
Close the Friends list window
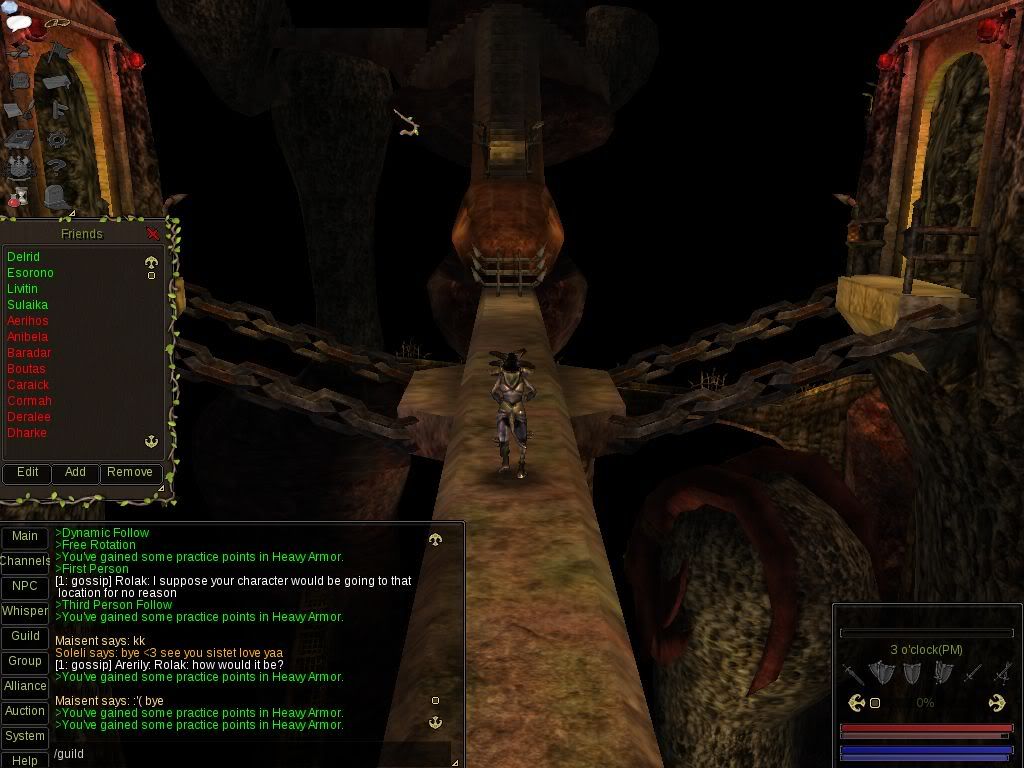click(153, 234)
